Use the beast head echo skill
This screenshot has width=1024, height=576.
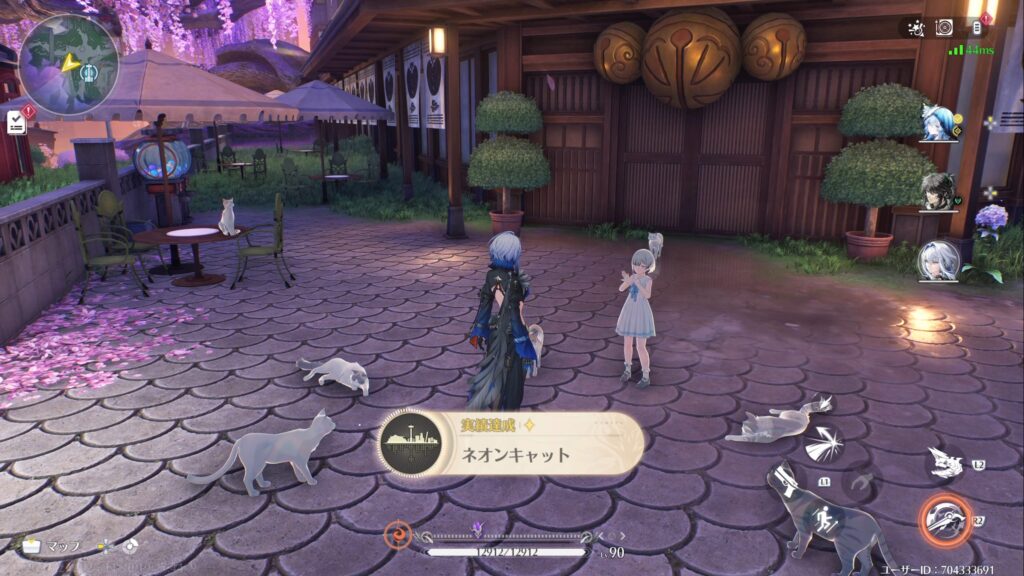click(944, 461)
